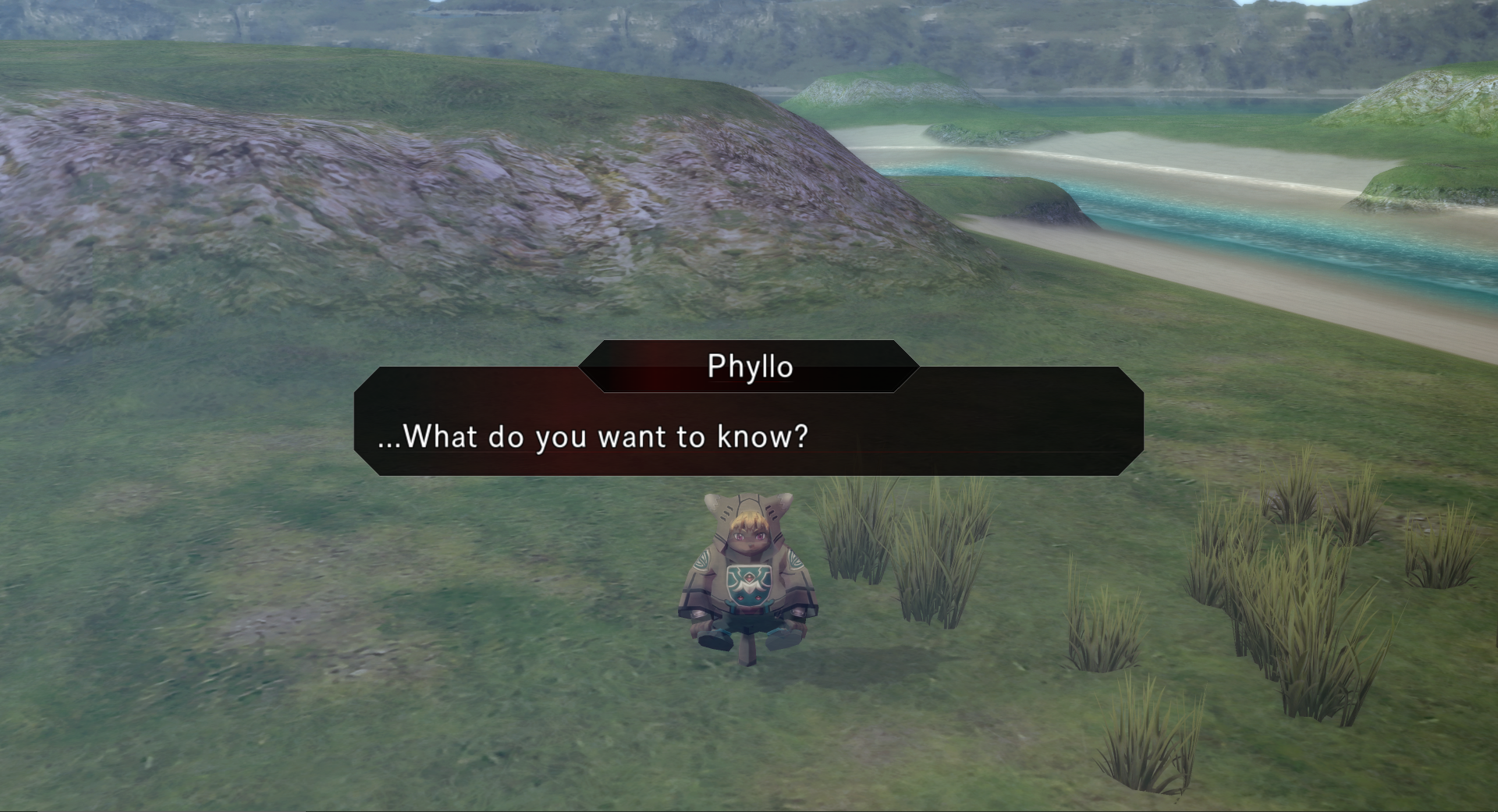This screenshot has height=812, width=1498.
Task: Advance Phyllo's dialogue text box
Action: [748, 434]
